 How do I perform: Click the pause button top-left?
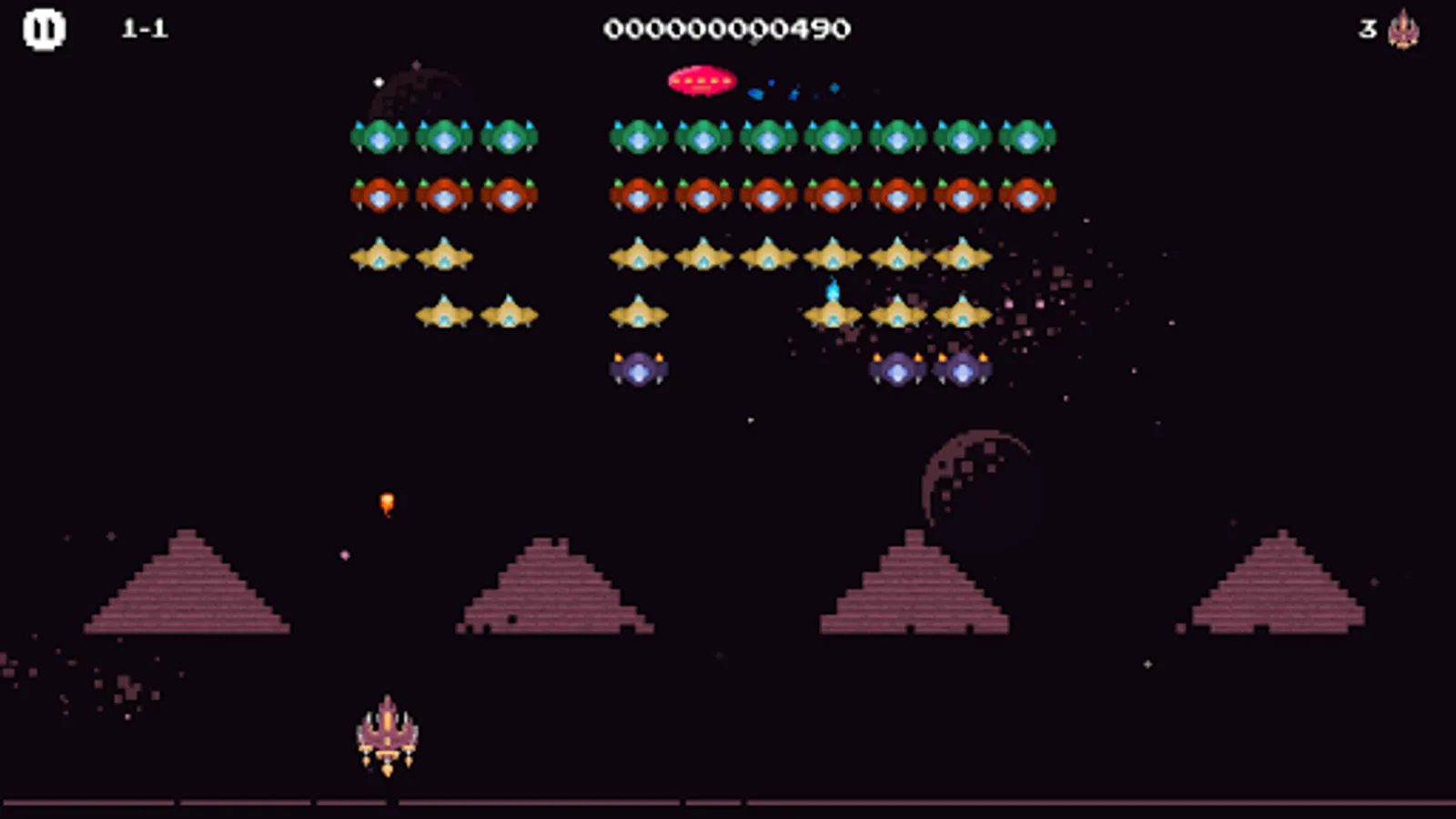[44, 28]
